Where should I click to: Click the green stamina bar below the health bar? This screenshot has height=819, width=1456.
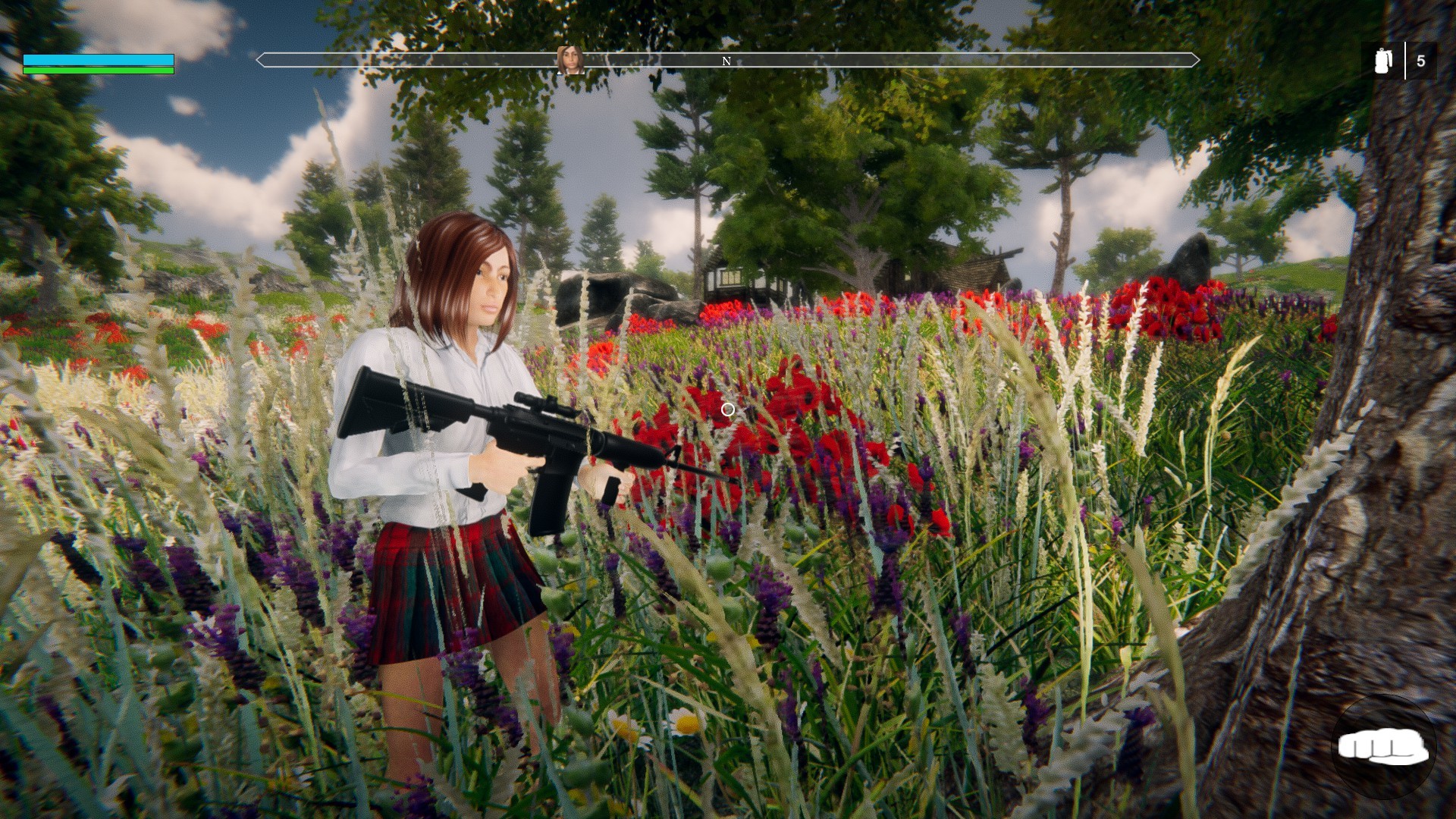point(99,71)
